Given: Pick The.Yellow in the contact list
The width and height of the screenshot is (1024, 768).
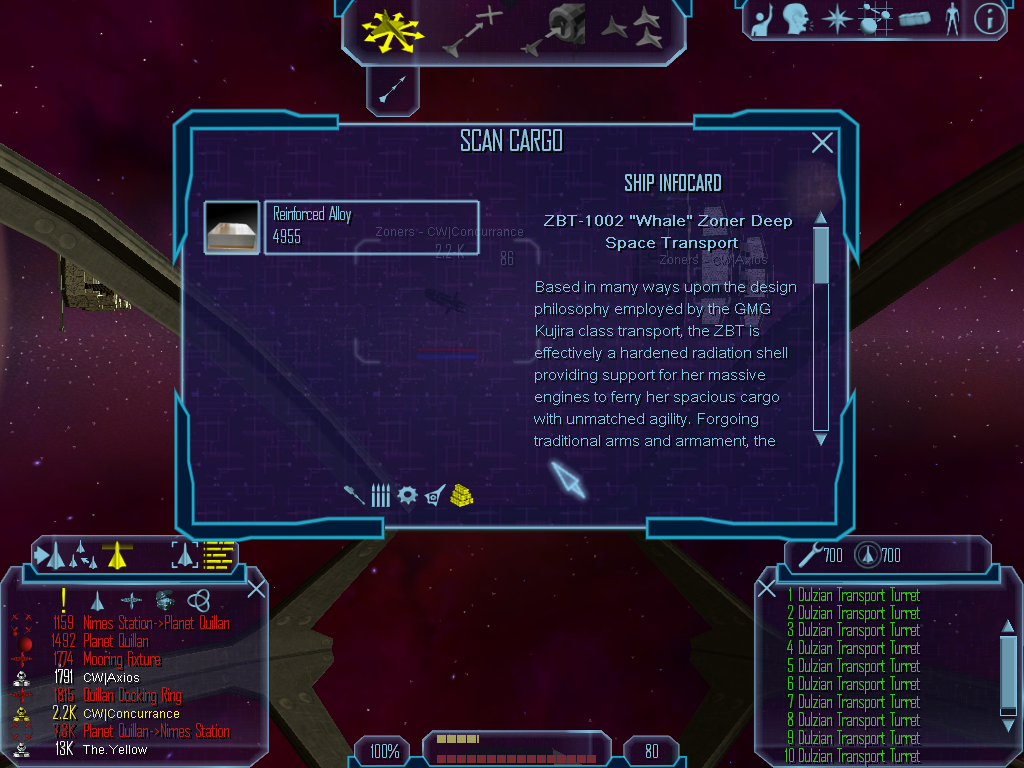Looking at the screenshot, I should click(114, 749).
